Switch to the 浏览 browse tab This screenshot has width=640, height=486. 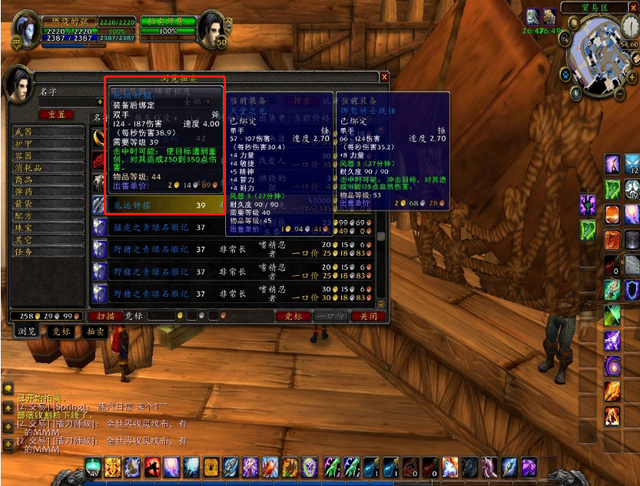(x=23, y=330)
